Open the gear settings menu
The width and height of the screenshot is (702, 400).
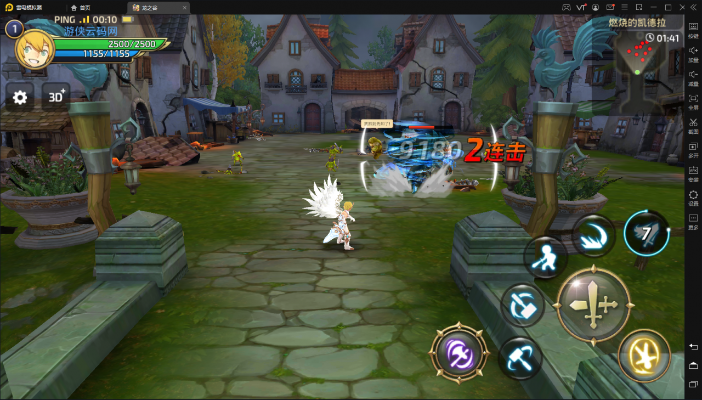(x=19, y=98)
